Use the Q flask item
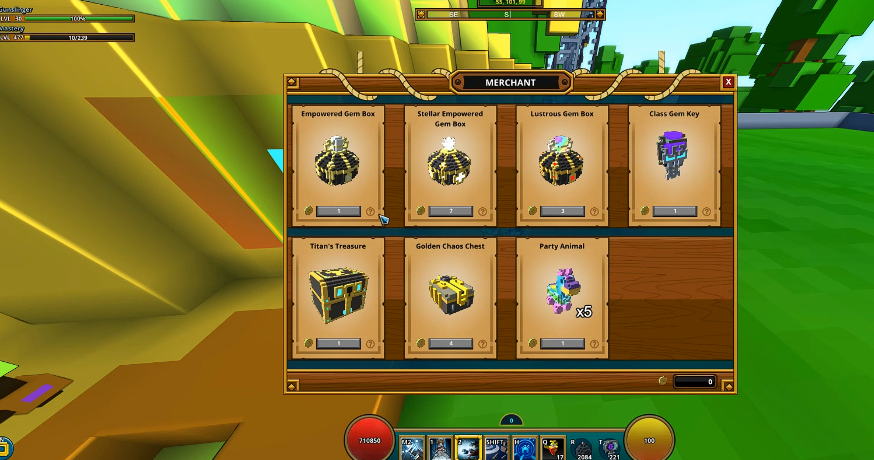Image resolution: width=874 pixels, height=460 pixels. [554, 448]
